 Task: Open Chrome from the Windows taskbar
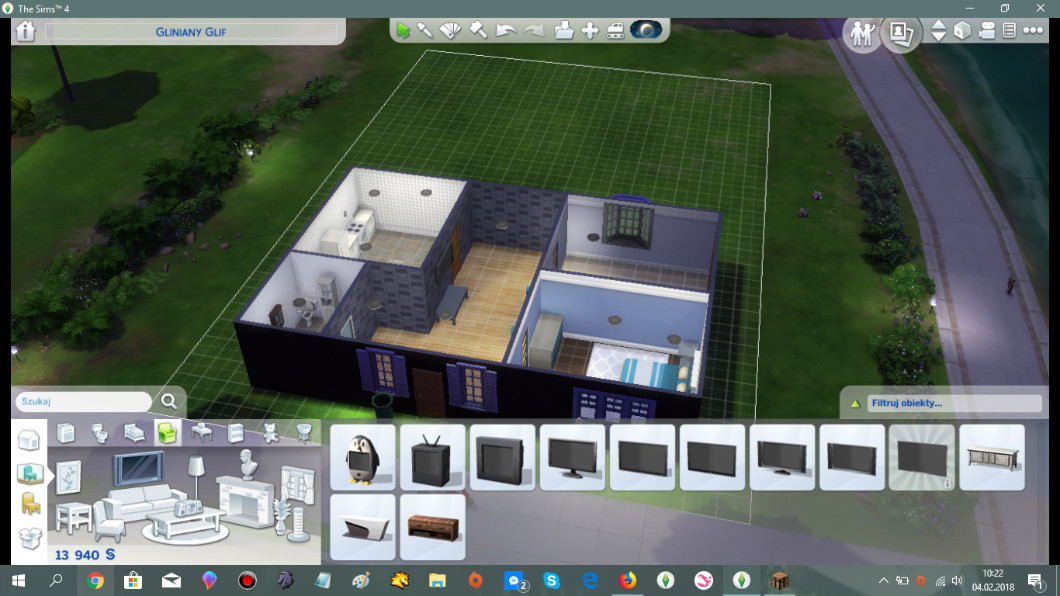pyautogui.click(x=95, y=580)
